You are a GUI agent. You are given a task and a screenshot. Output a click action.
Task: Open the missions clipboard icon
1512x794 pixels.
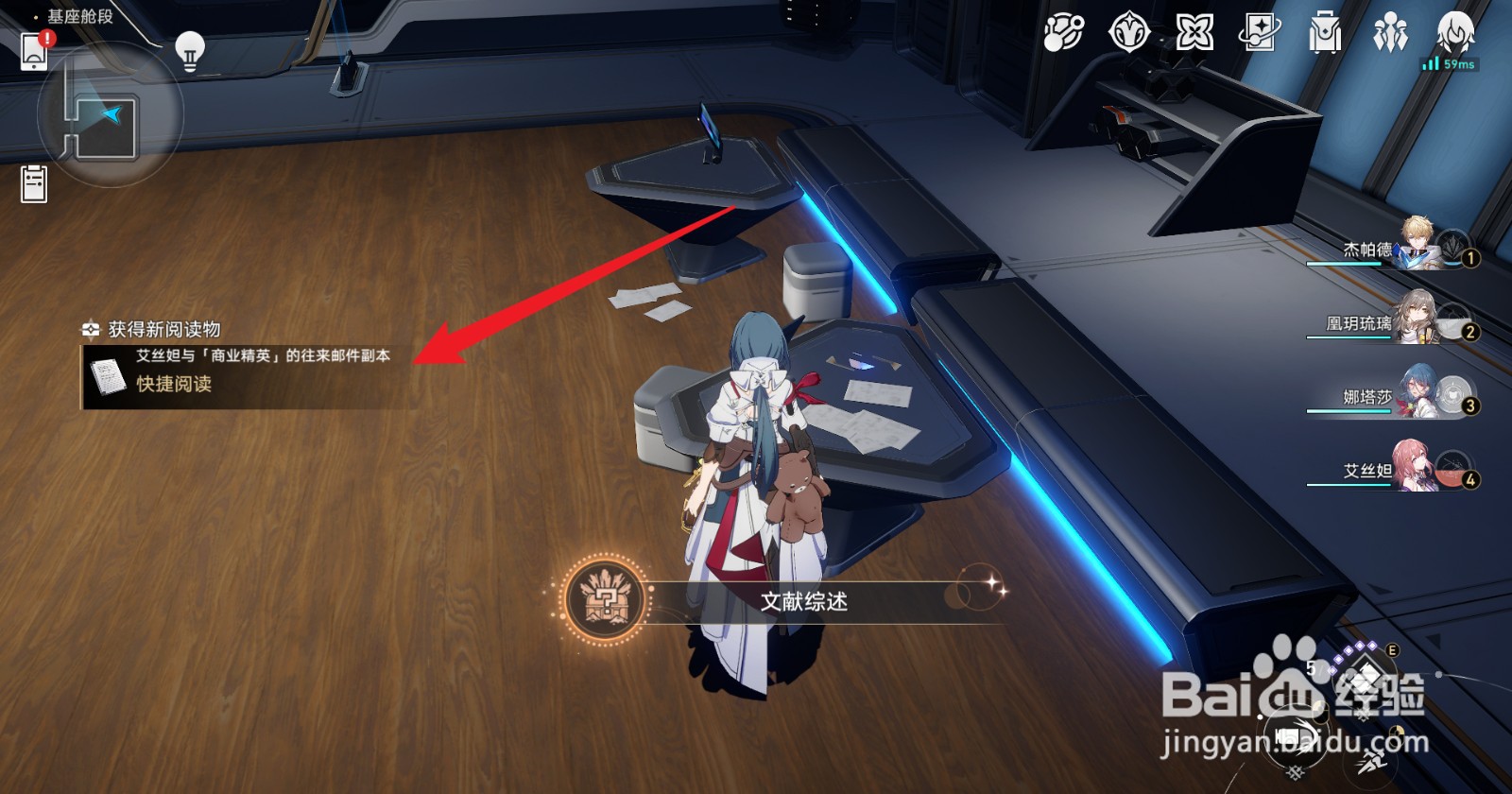click(x=32, y=182)
